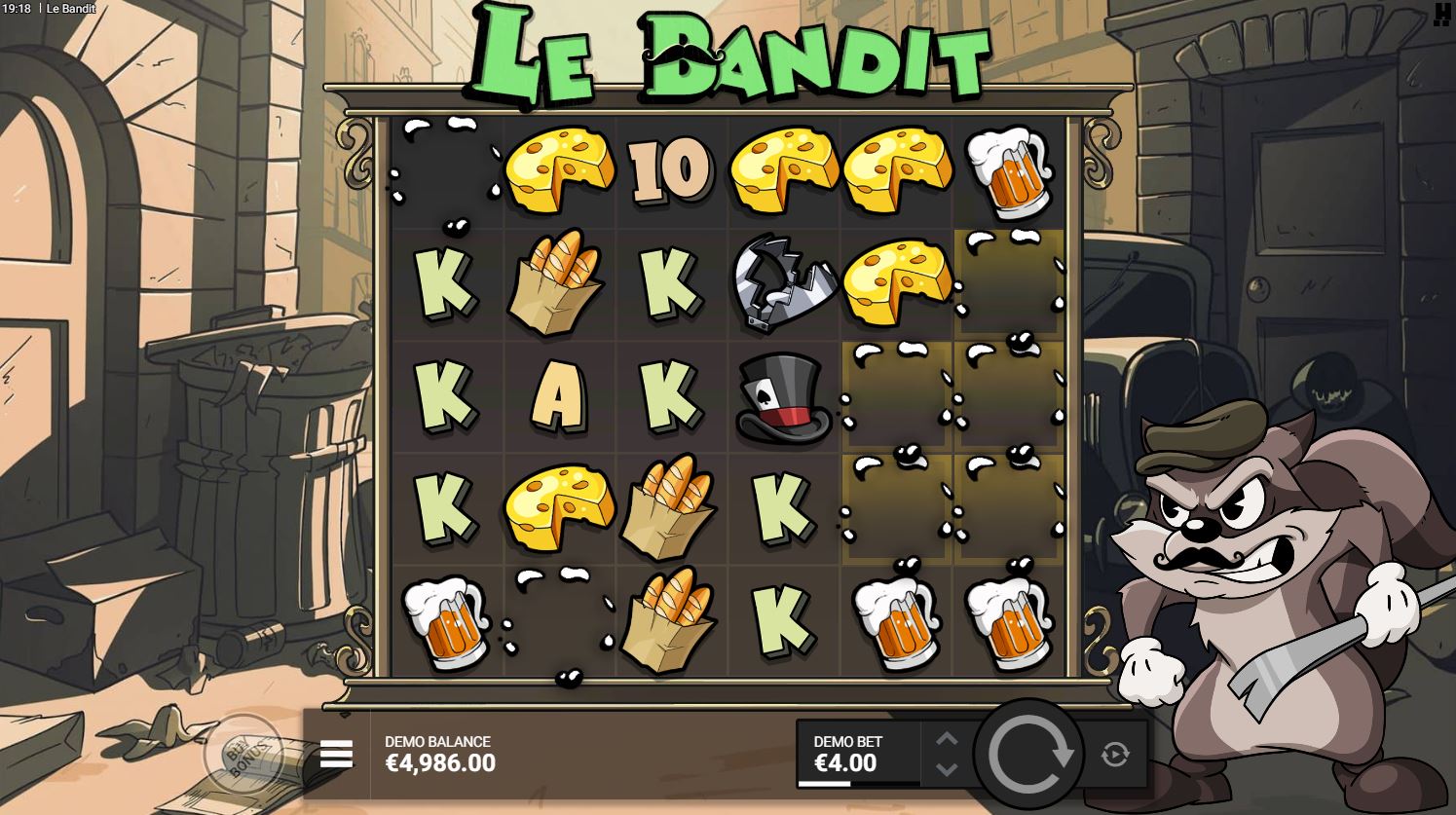
Task: Select the A symbol on the middle row
Action: pyautogui.click(x=557, y=397)
